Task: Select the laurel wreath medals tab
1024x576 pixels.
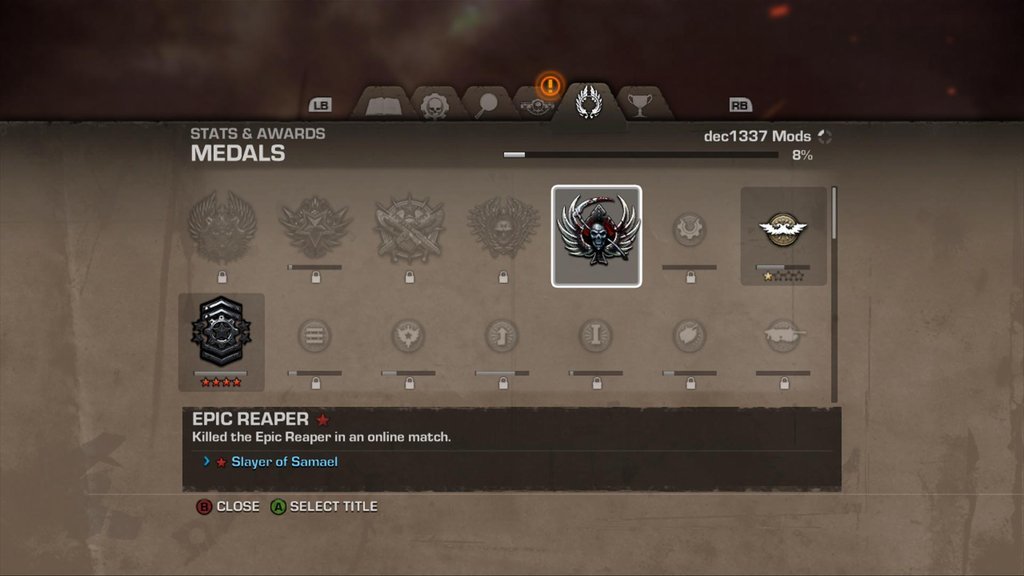Action: 589,103
